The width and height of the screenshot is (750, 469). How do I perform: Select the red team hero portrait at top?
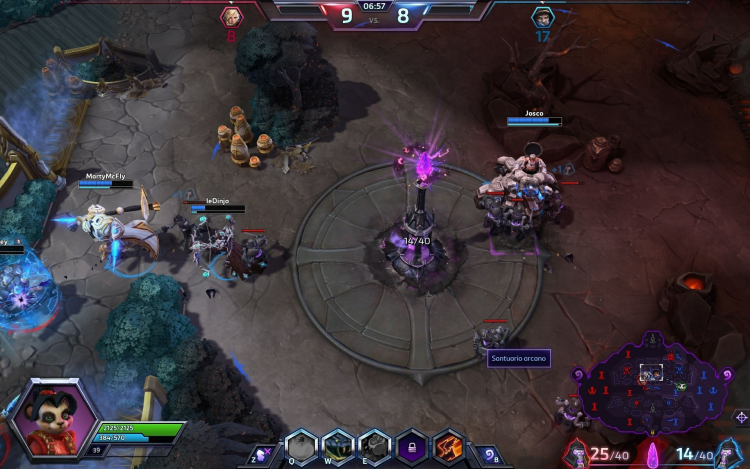[231, 16]
